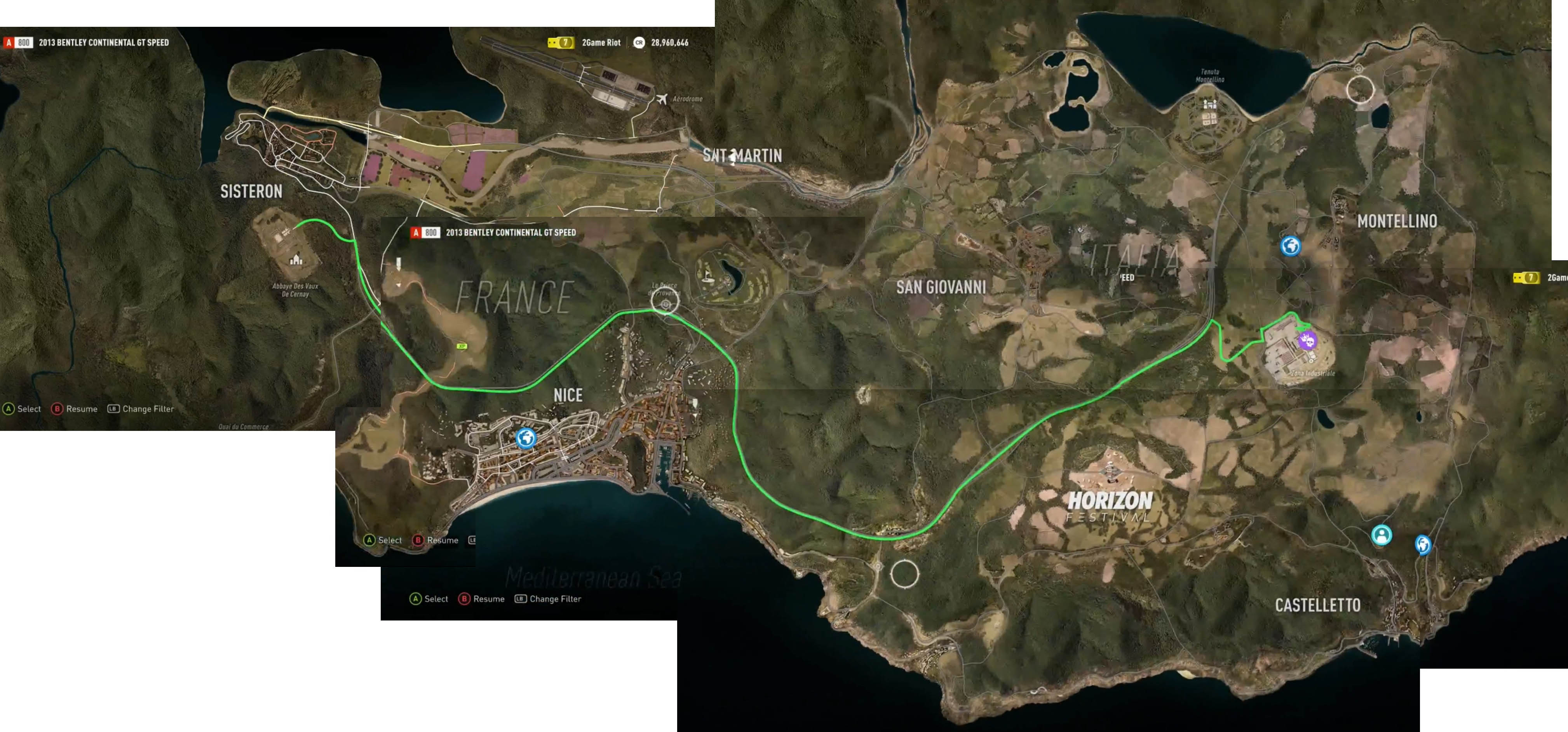Select the Aérodrome airplane icon

coord(662,99)
